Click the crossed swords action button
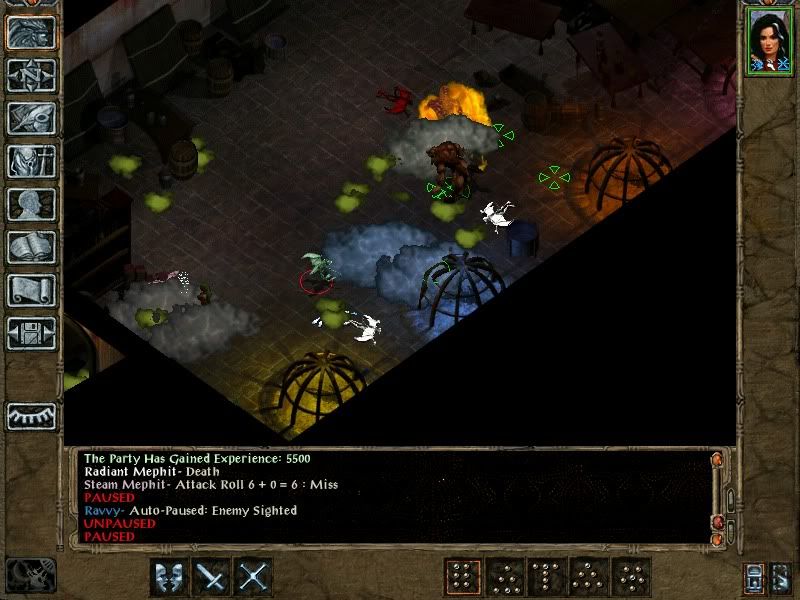Image resolution: width=800 pixels, height=600 pixels. tap(254, 577)
